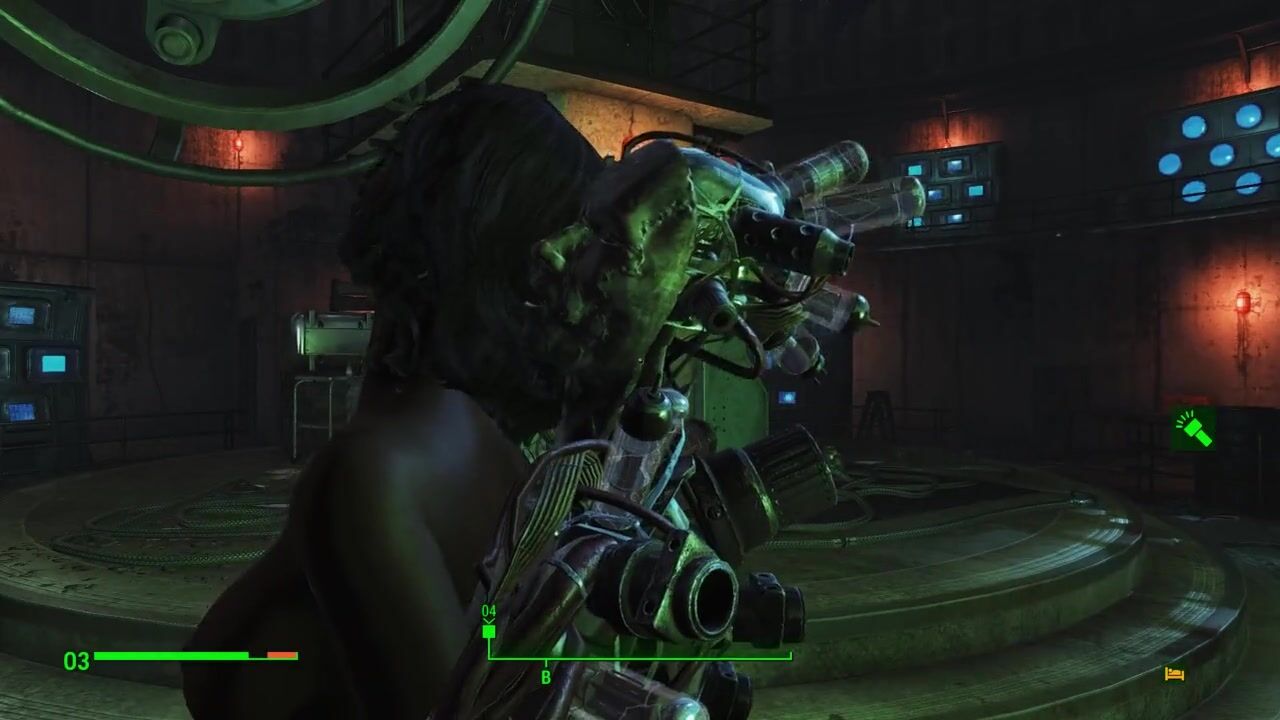The width and height of the screenshot is (1280, 720).
Task: Click the compass bar
Action: click(x=640, y=658)
